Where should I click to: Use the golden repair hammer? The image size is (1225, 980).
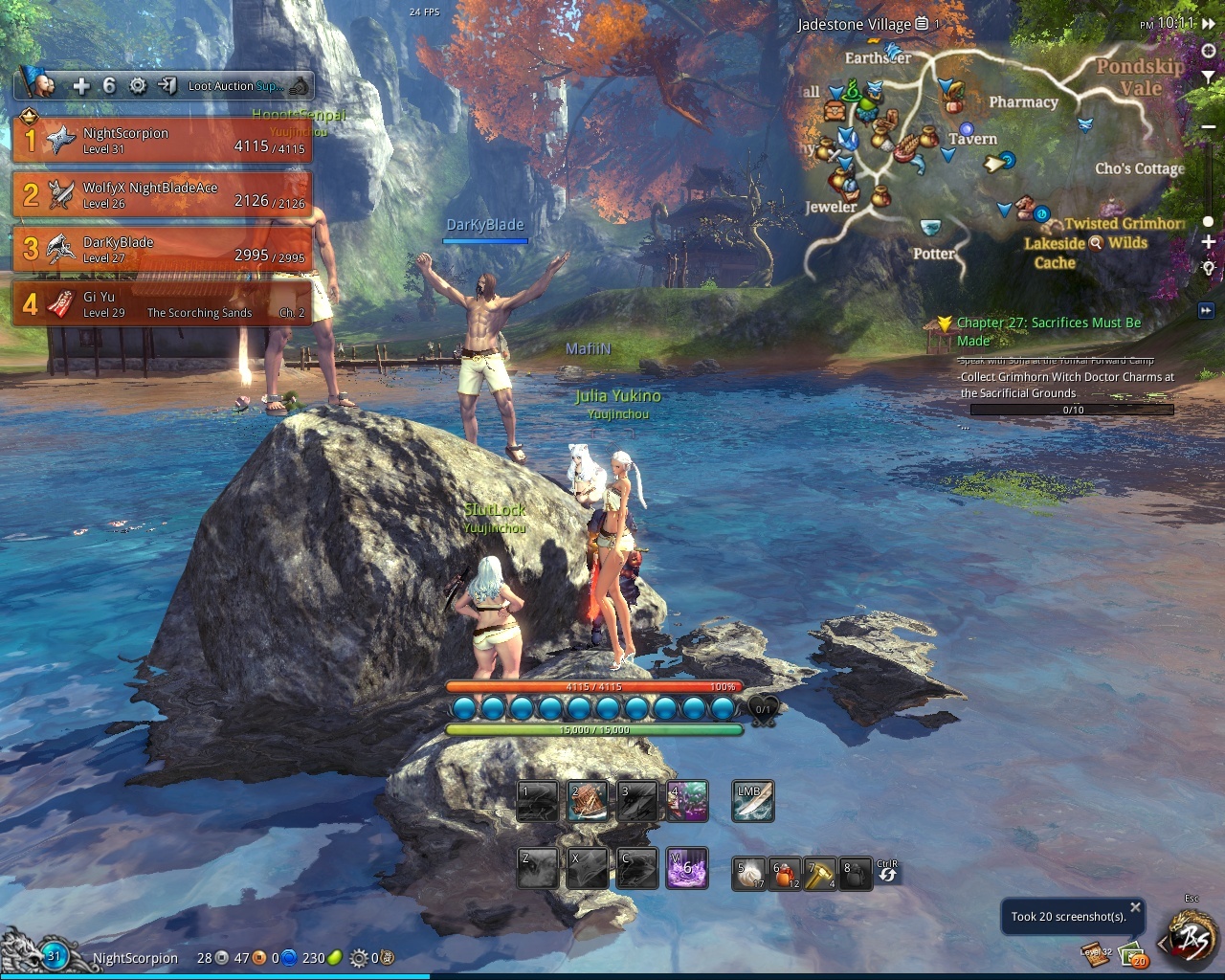pos(820,874)
